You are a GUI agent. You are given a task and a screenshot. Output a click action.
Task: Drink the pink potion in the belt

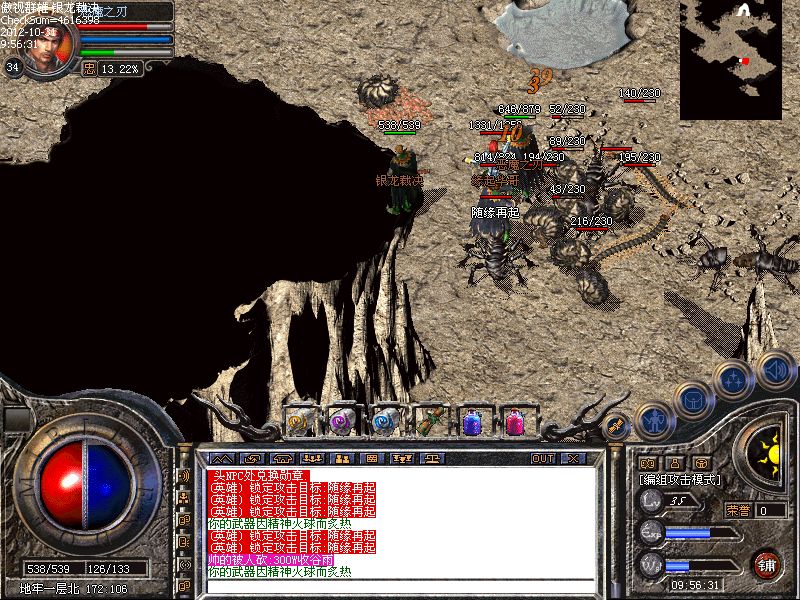515,421
